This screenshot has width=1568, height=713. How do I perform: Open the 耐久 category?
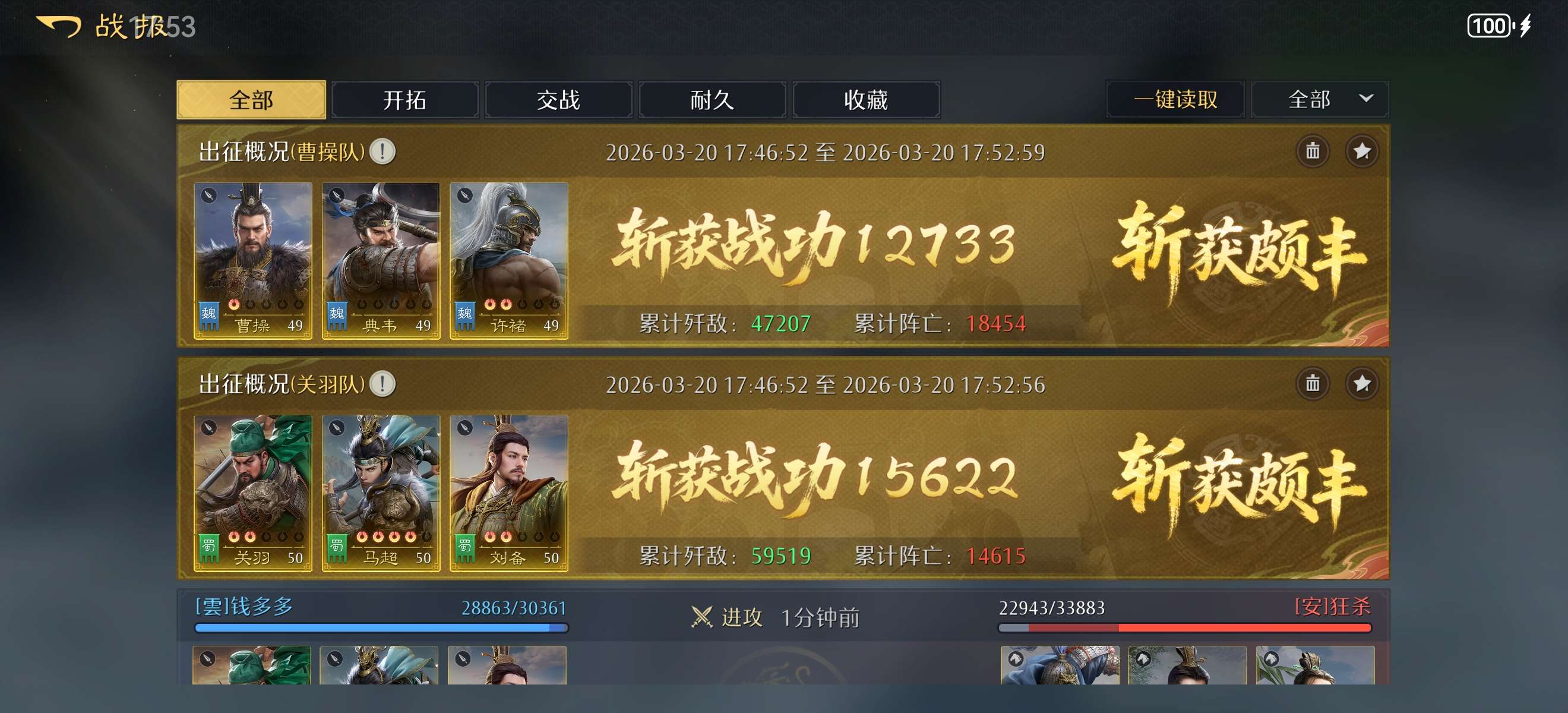pyautogui.click(x=713, y=99)
